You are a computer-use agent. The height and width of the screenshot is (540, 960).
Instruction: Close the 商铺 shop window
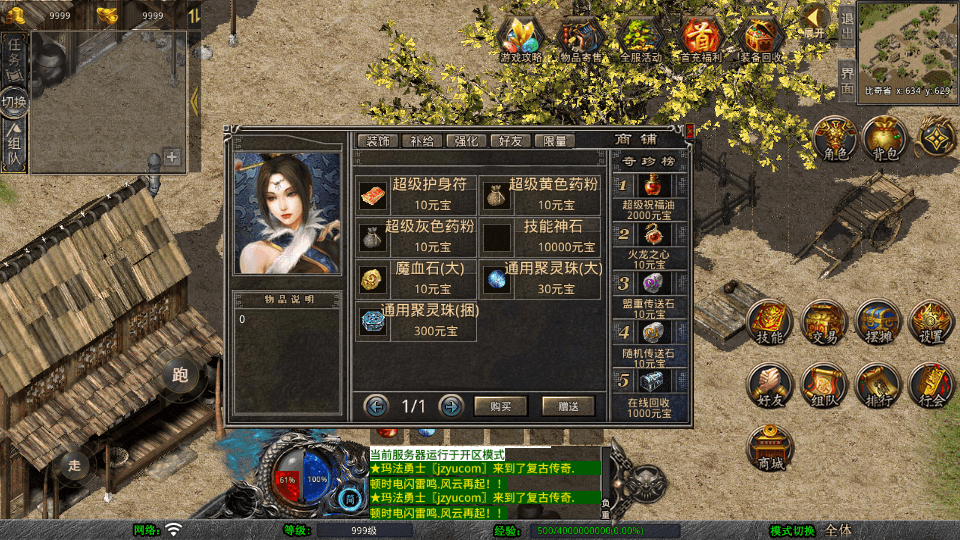[689, 130]
